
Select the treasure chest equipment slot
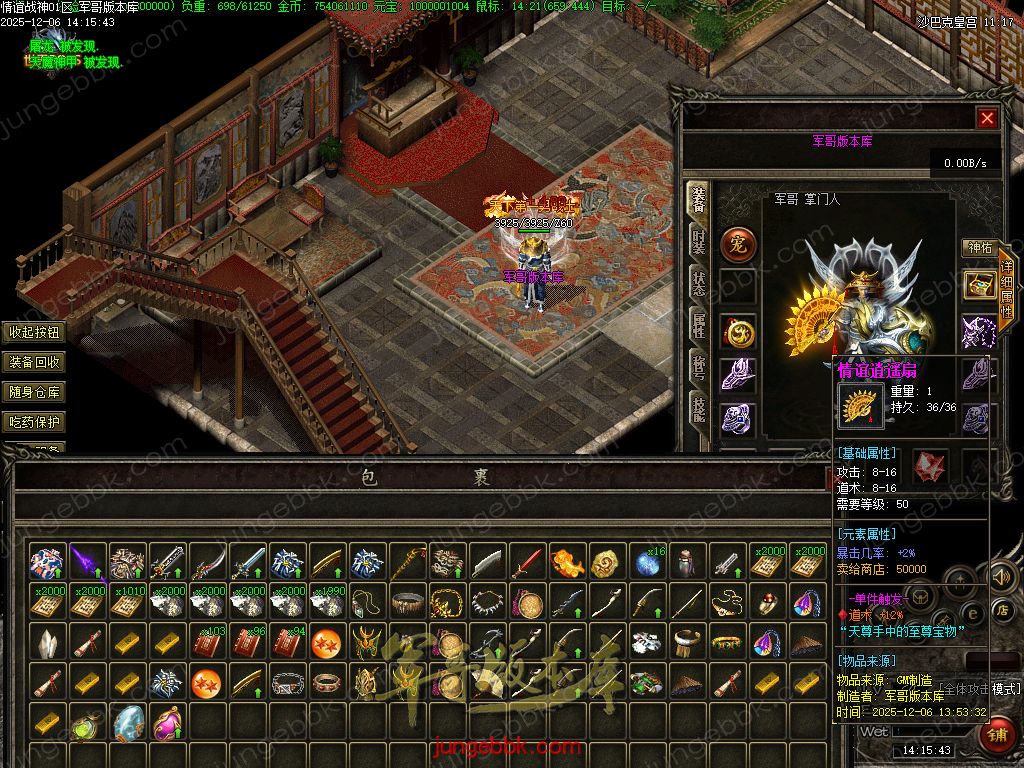tap(978, 285)
